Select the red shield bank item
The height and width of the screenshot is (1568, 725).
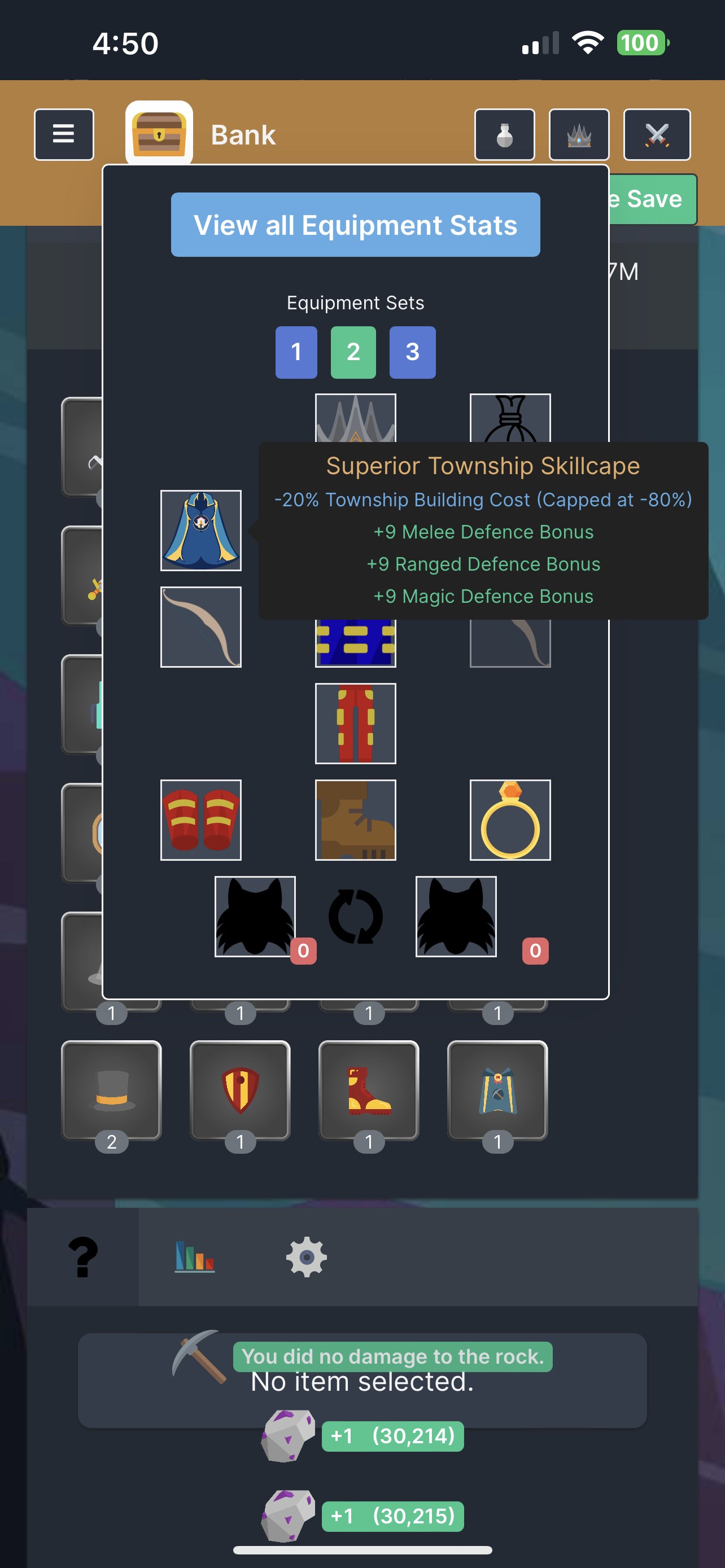click(240, 1090)
